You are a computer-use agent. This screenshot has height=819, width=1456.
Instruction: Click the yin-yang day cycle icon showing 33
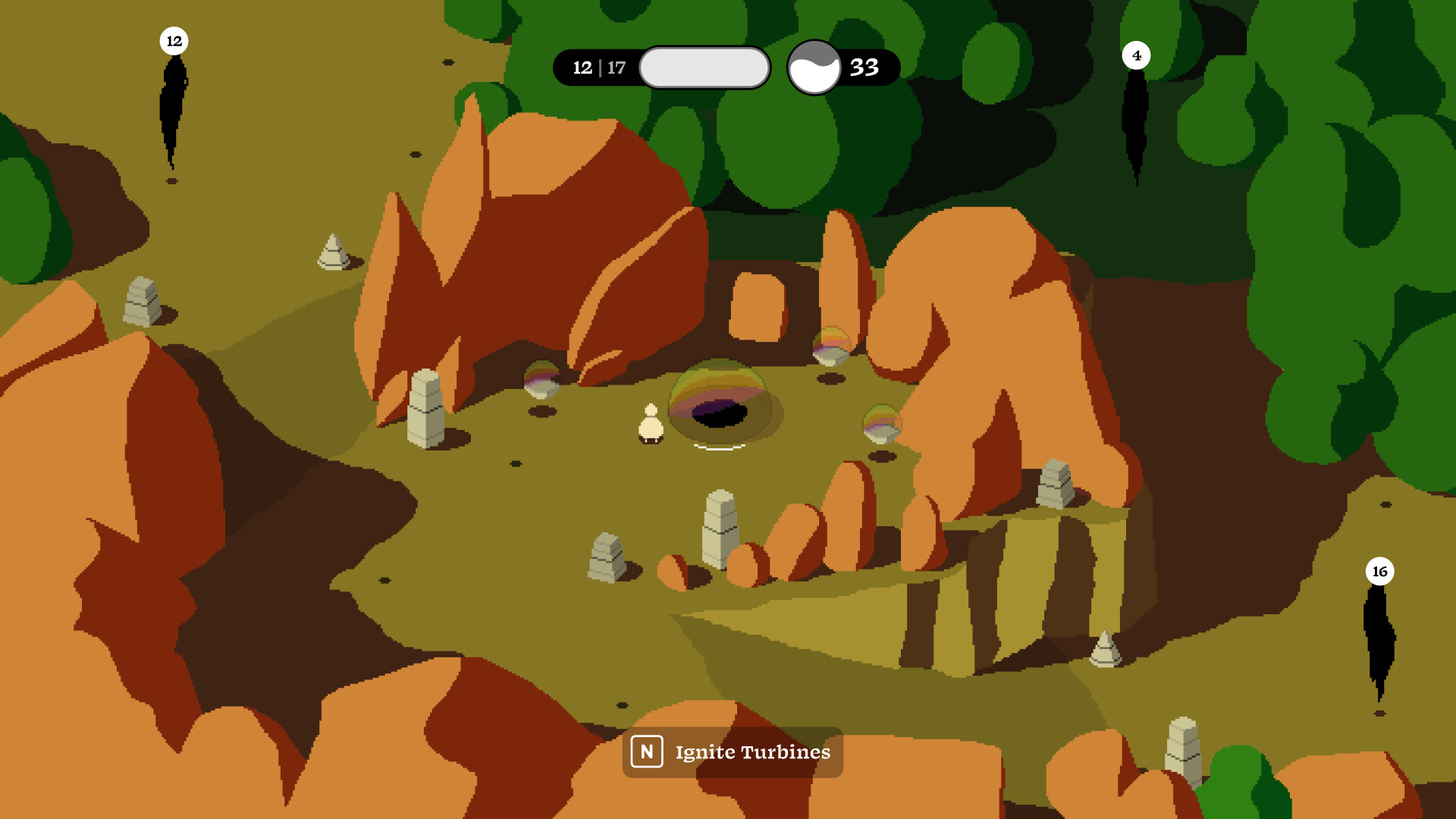[x=814, y=67]
